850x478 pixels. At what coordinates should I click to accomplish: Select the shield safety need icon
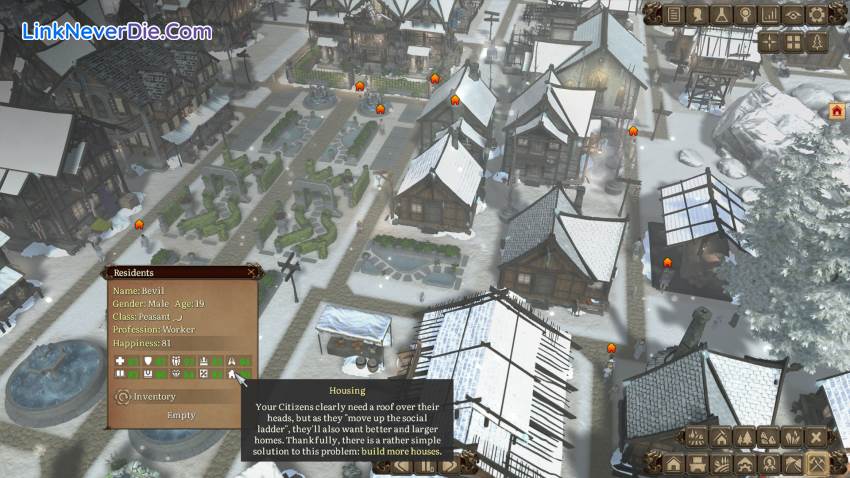point(149,361)
